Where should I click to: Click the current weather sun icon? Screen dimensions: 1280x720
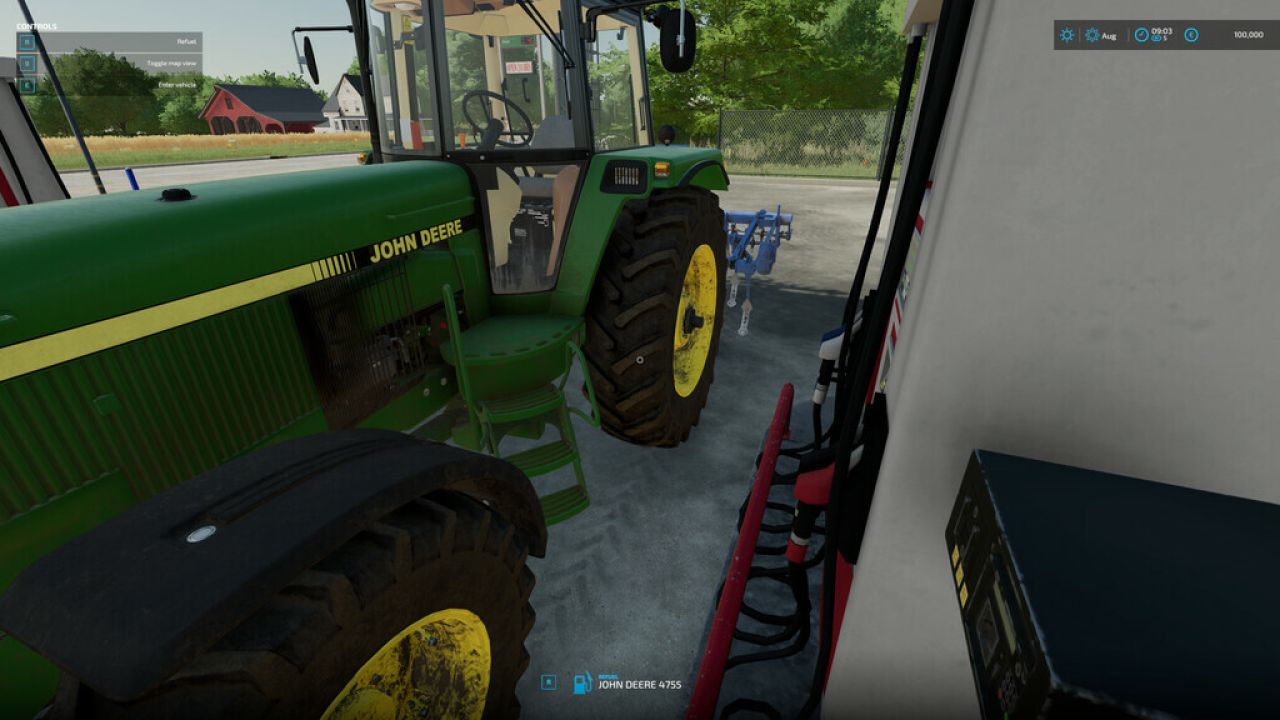(x=1066, y=36)
